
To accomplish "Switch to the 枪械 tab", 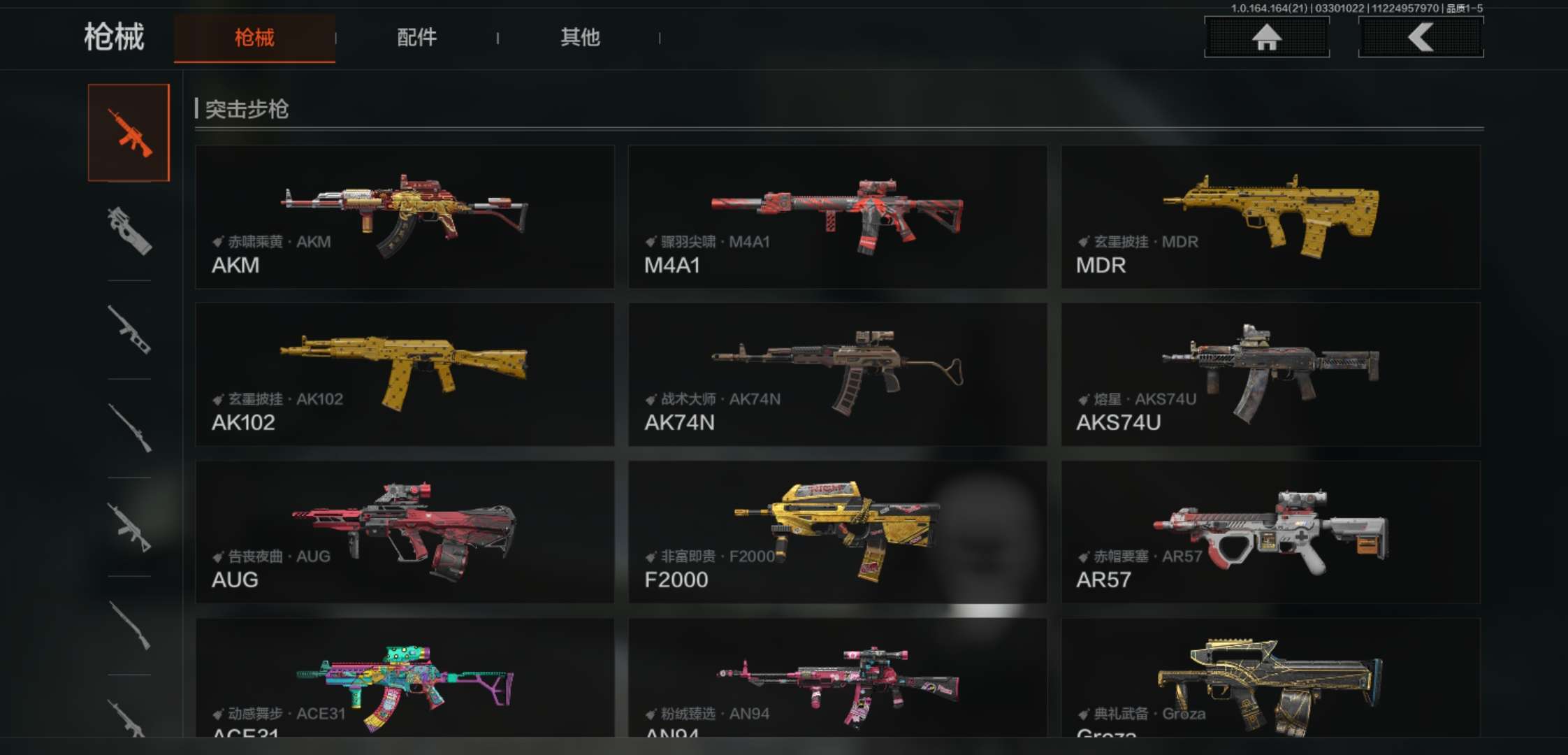I will [x=254, y=38].
